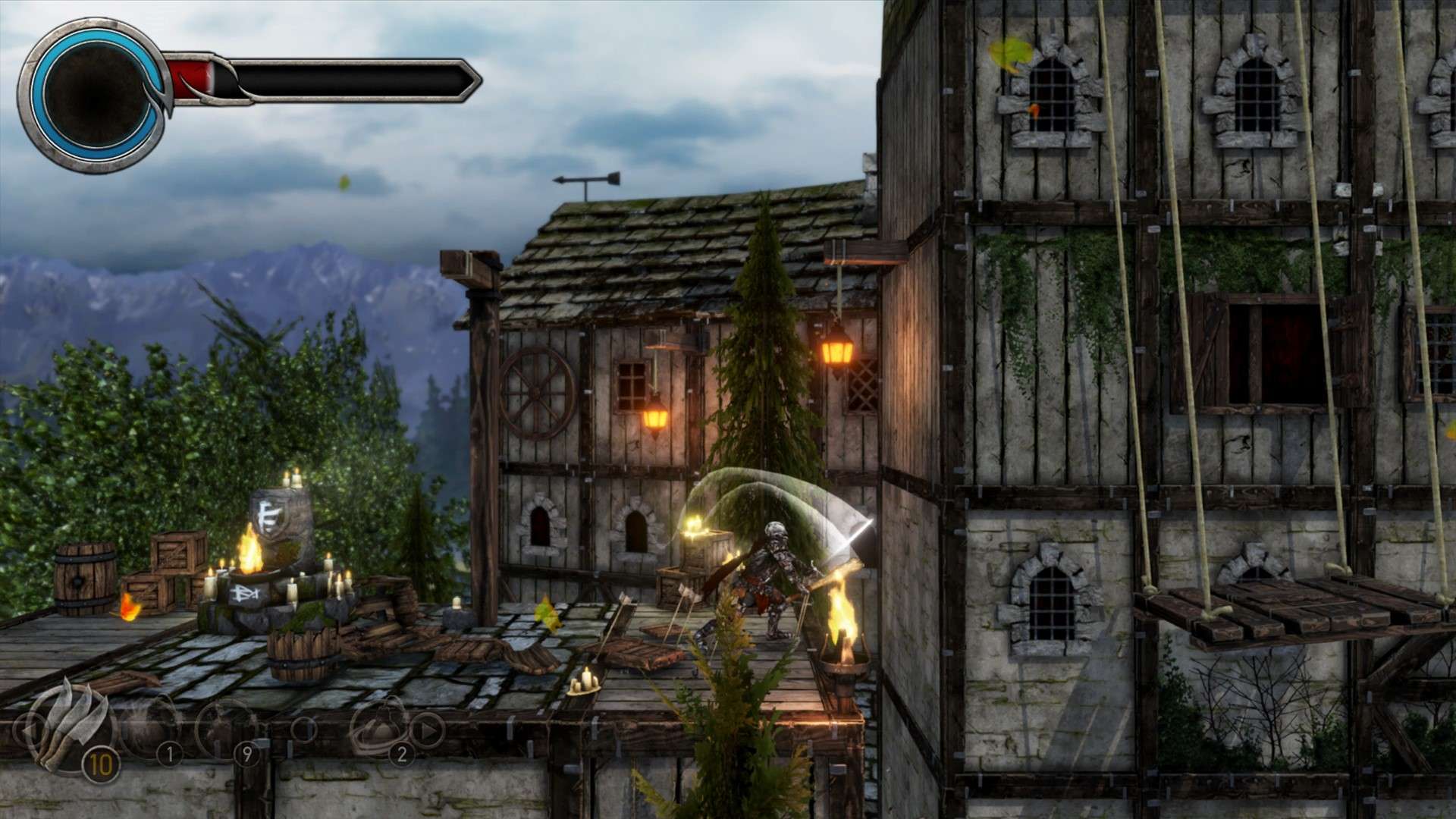The height and width of the screenshot is (819, 1456).
Task: Choose the item slot with count 1
Action: pos(150,730)
